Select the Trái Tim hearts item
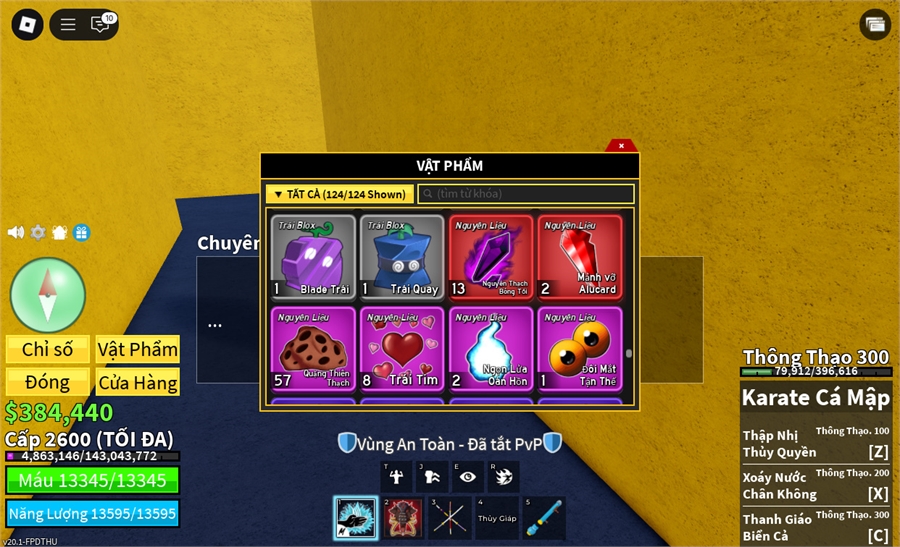Viewport: 900px width, 547px height. pos(402,348)
